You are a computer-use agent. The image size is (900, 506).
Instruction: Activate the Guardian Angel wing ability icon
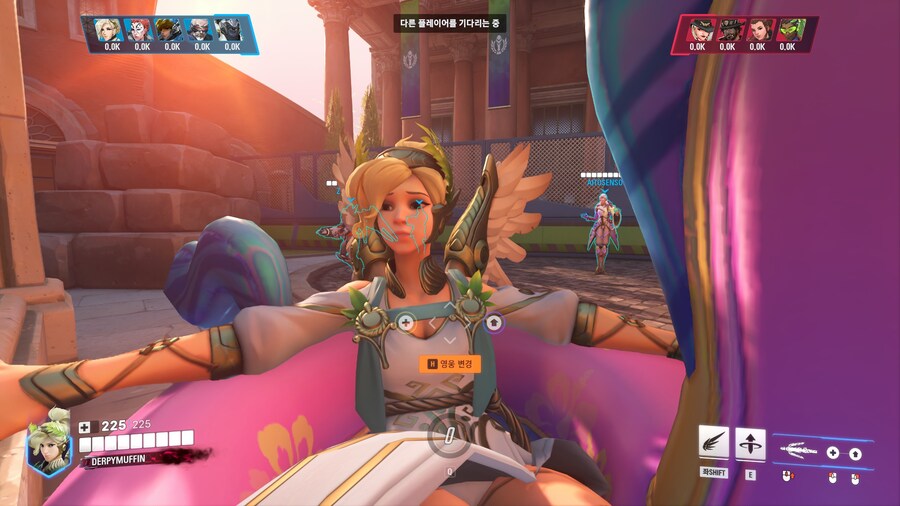click(x=713, y=443)
